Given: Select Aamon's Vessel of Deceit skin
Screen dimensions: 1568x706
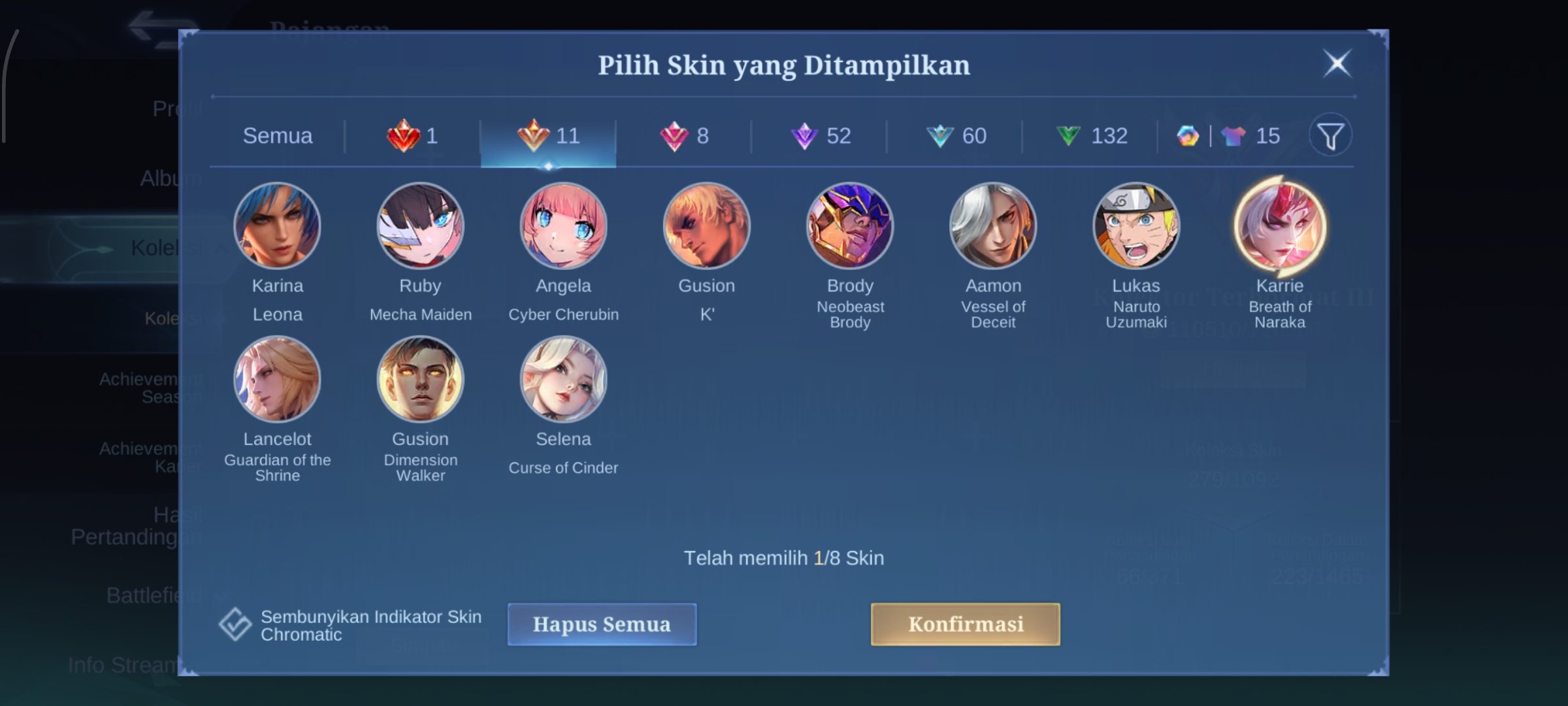Looking at the screenshot, I should pyautogui.click(x=993, y=226).
